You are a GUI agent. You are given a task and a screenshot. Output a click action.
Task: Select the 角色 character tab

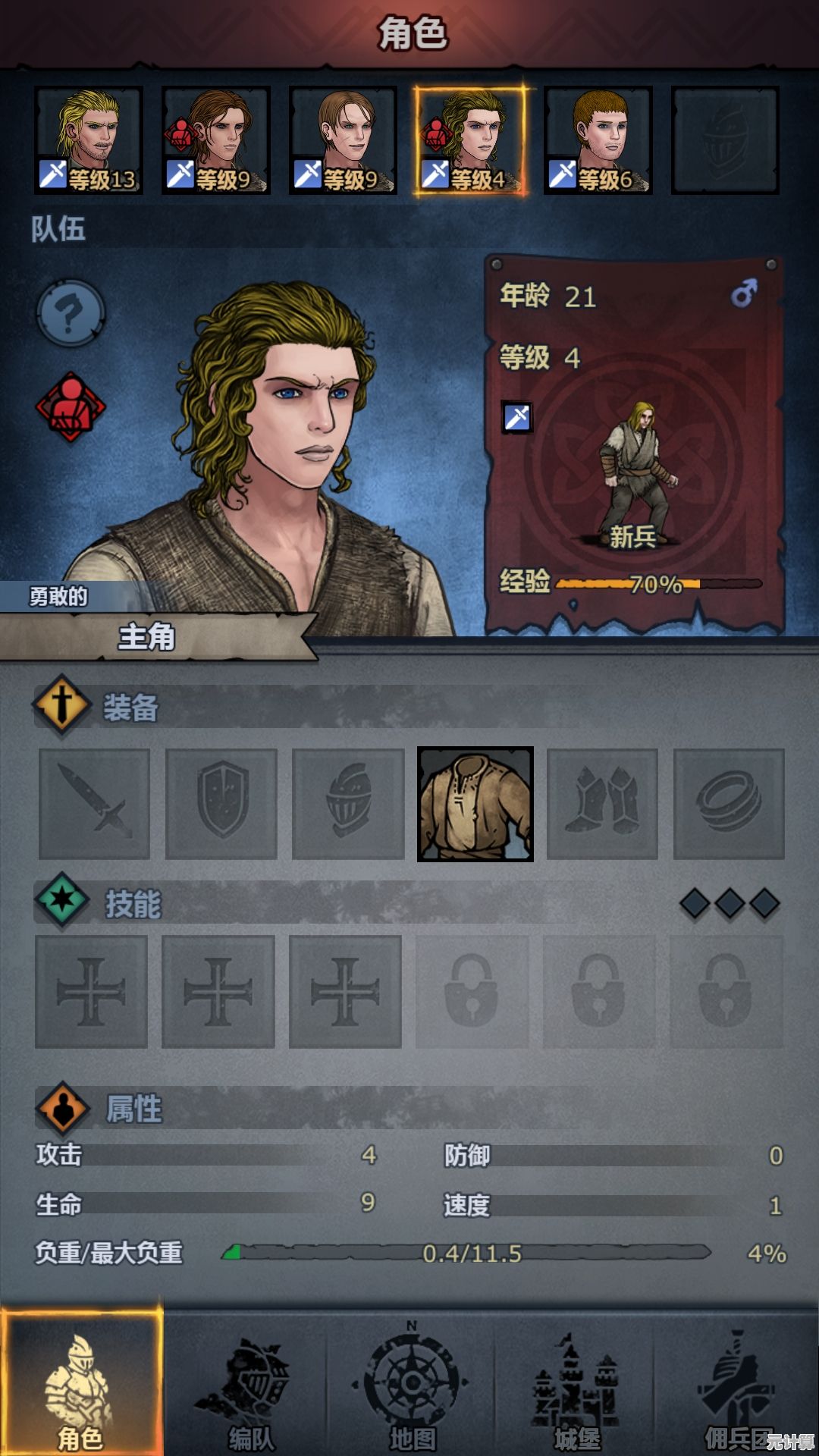(81, 1388)
